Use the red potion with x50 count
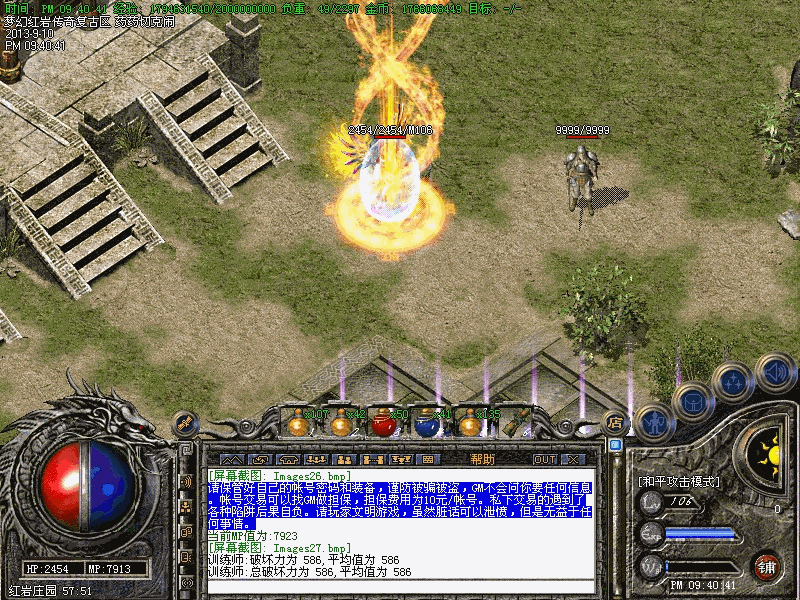This screenshot has height=600, width=800. coord(385,424)
